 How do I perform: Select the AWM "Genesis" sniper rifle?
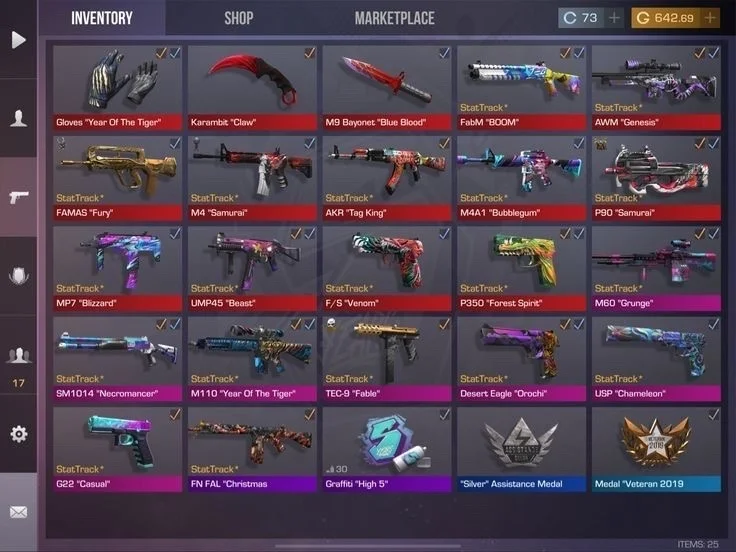pos(656,86)
